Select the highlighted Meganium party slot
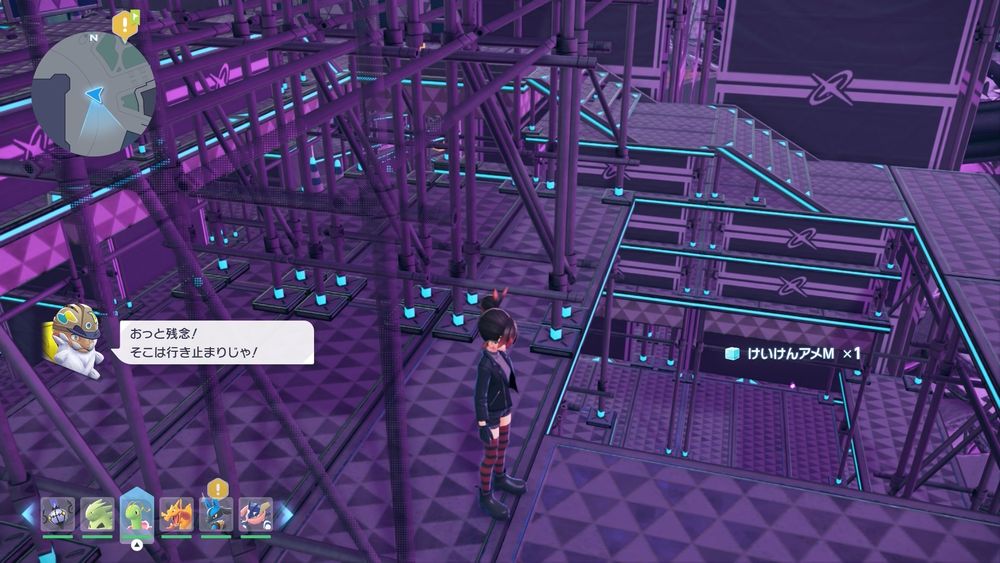 137,514
